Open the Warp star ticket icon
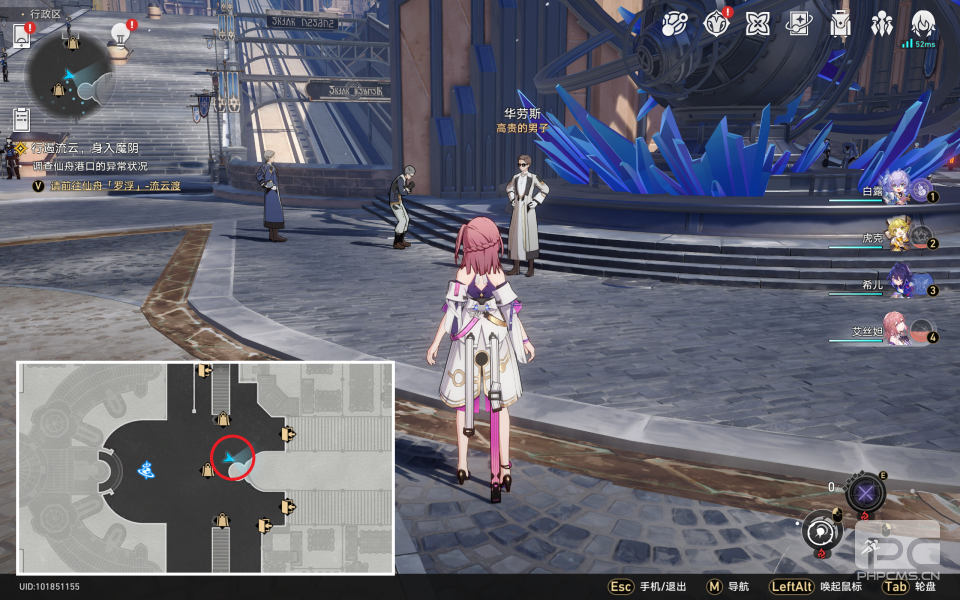 (x=799, y=24)
